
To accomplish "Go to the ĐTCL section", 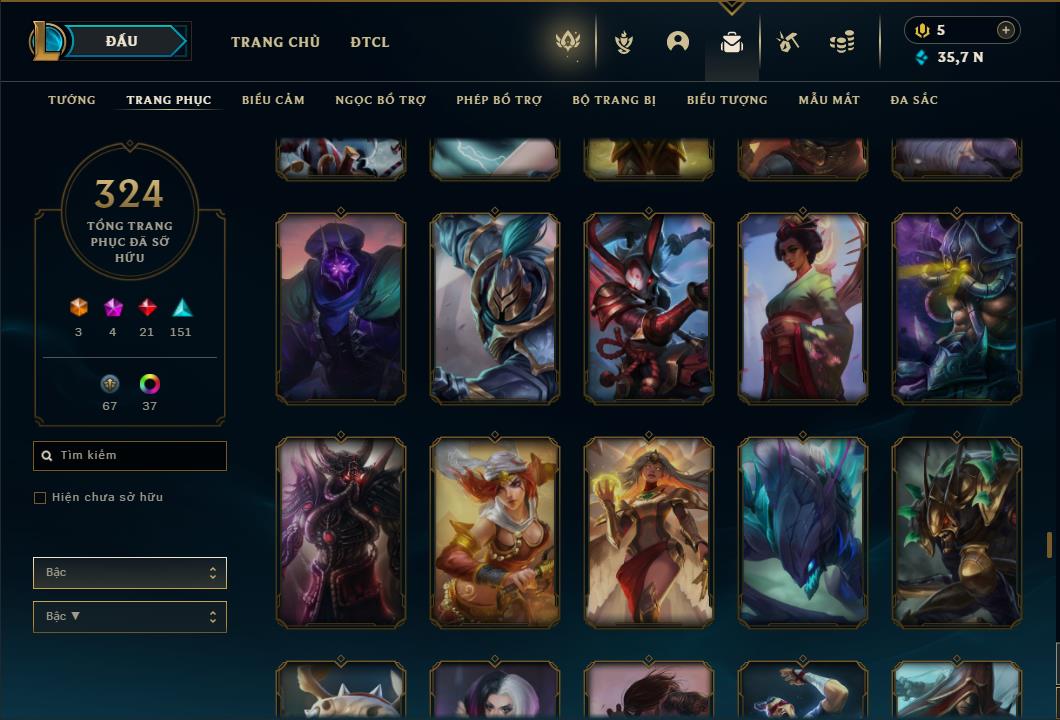I will click(370, 42).
